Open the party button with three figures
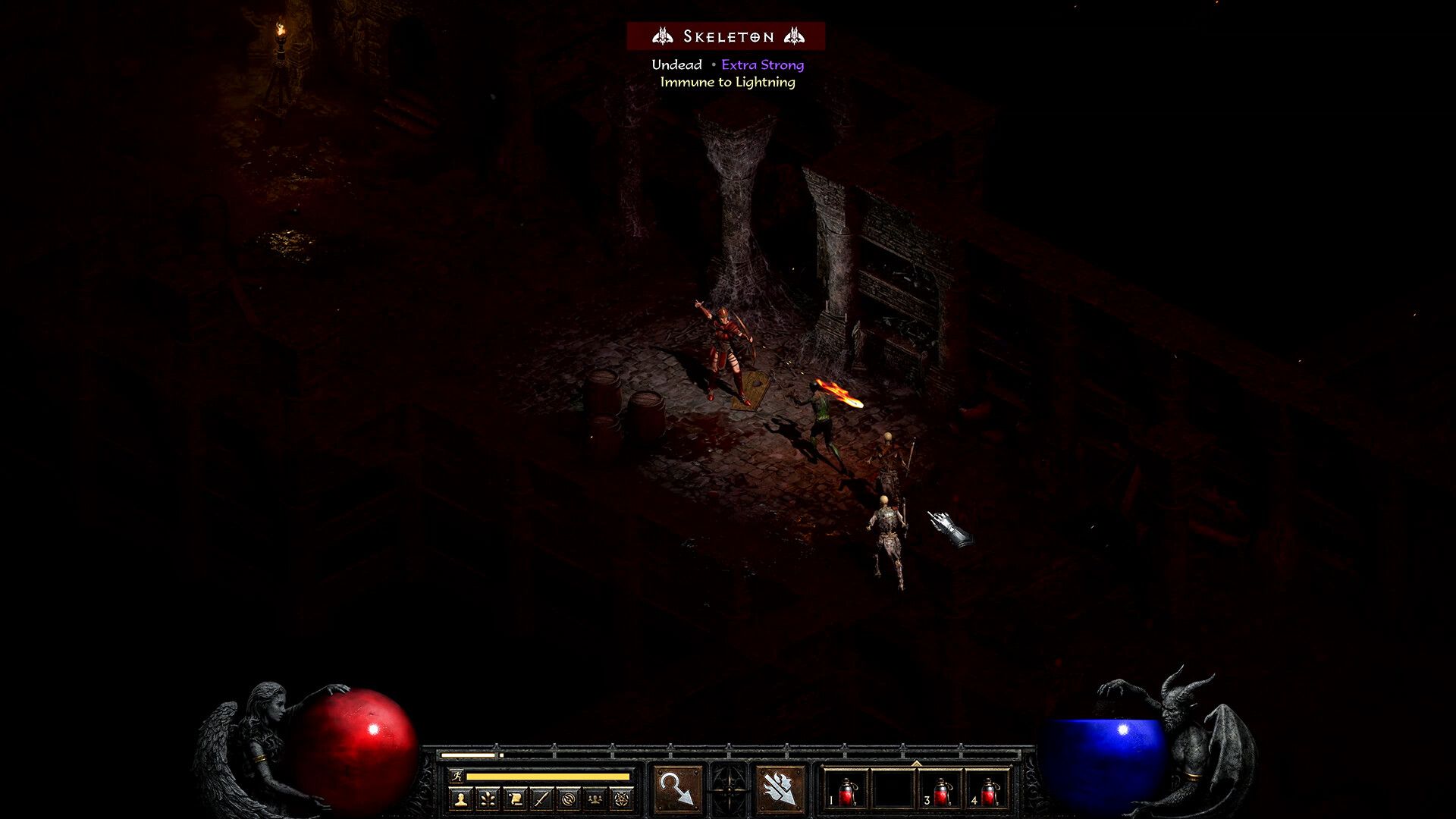The height and width of the screenshot is (819, 1456). [595, 799]
